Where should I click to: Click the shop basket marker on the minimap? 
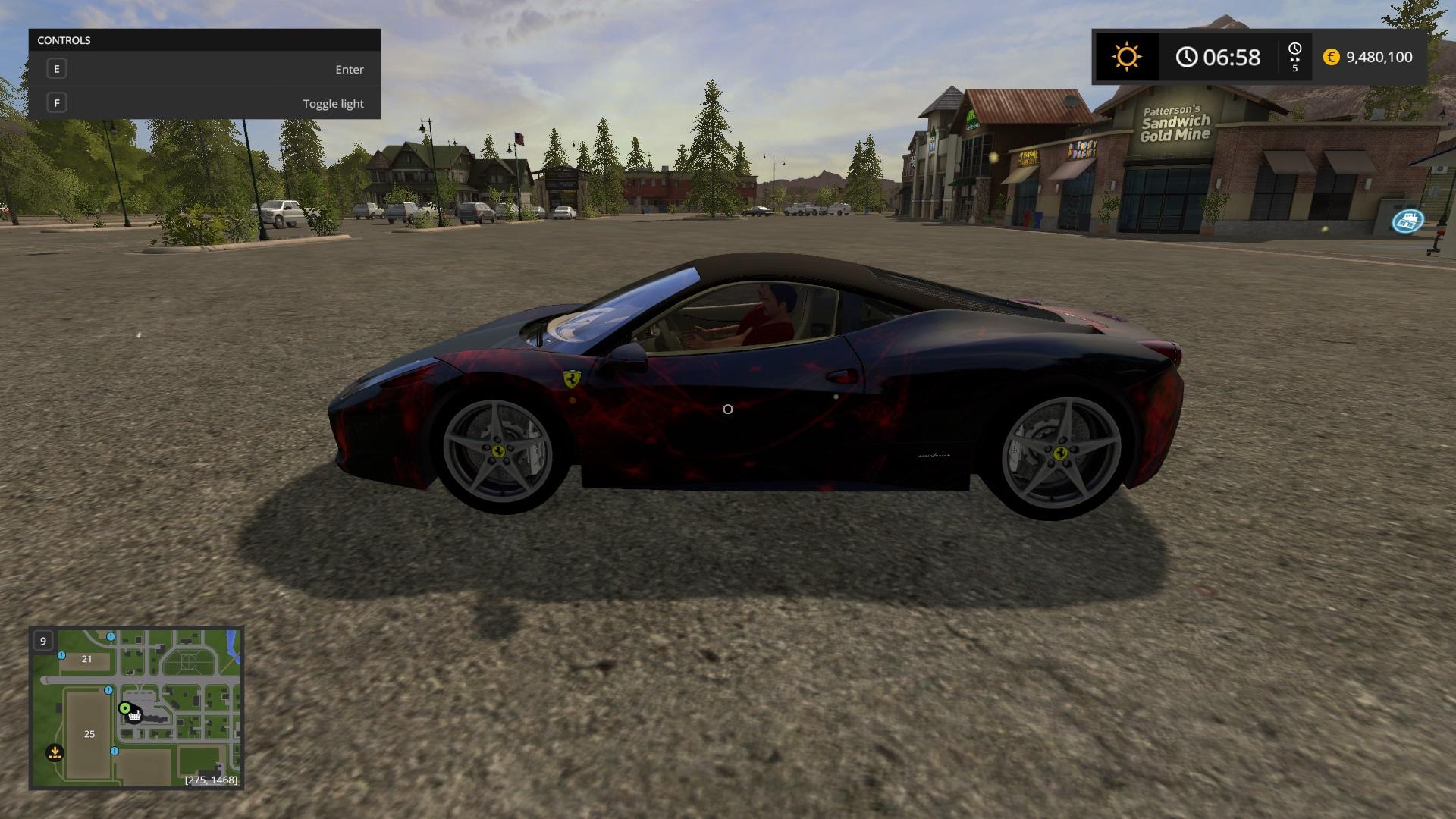pos(135,716)
